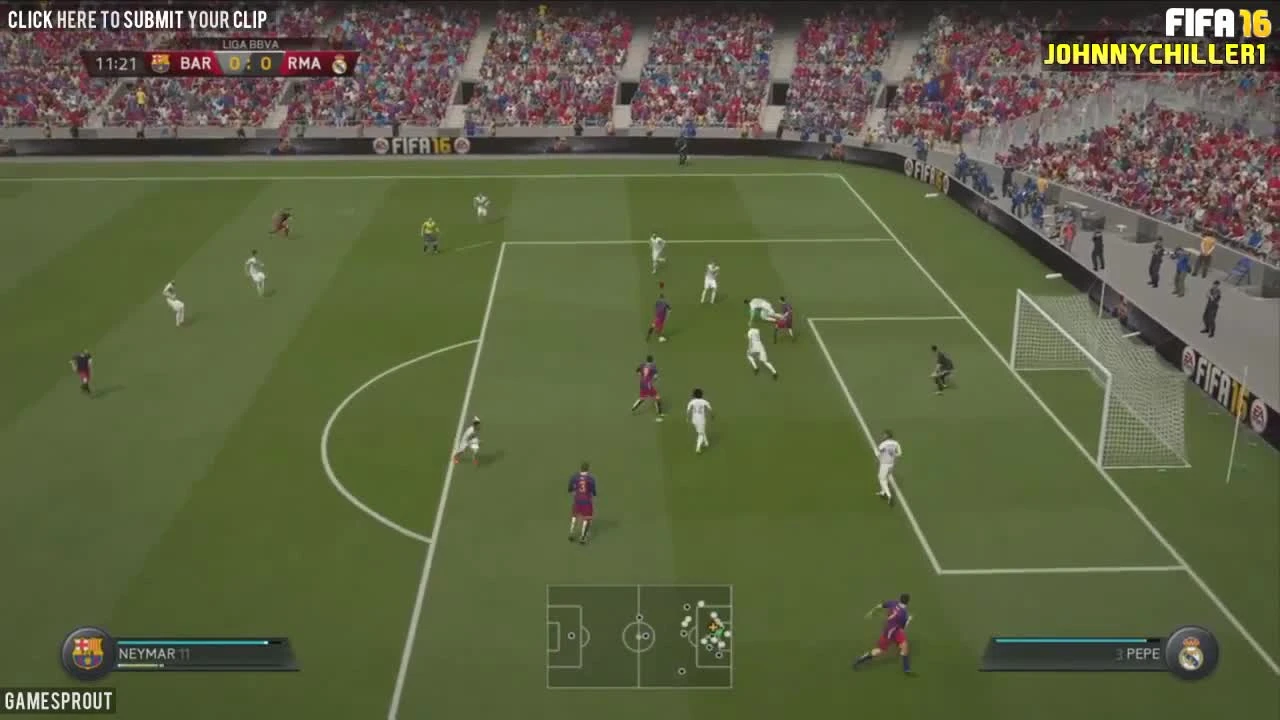Select the Barcelona crest in the scoreboard
This screenshot has height=720, width=1280.
[161, 64]
